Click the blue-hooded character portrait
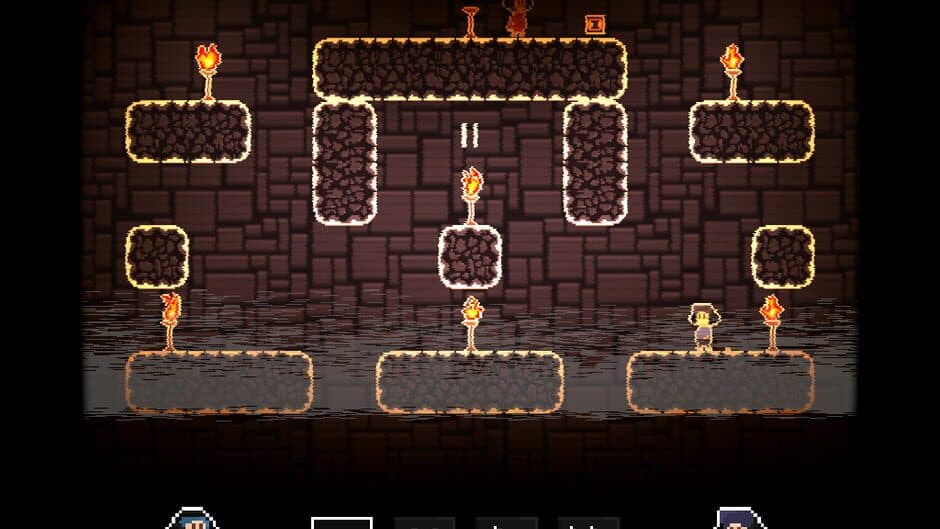Viewport: 940px width, 529px height. pyautogui.click(x=191, y=520)
